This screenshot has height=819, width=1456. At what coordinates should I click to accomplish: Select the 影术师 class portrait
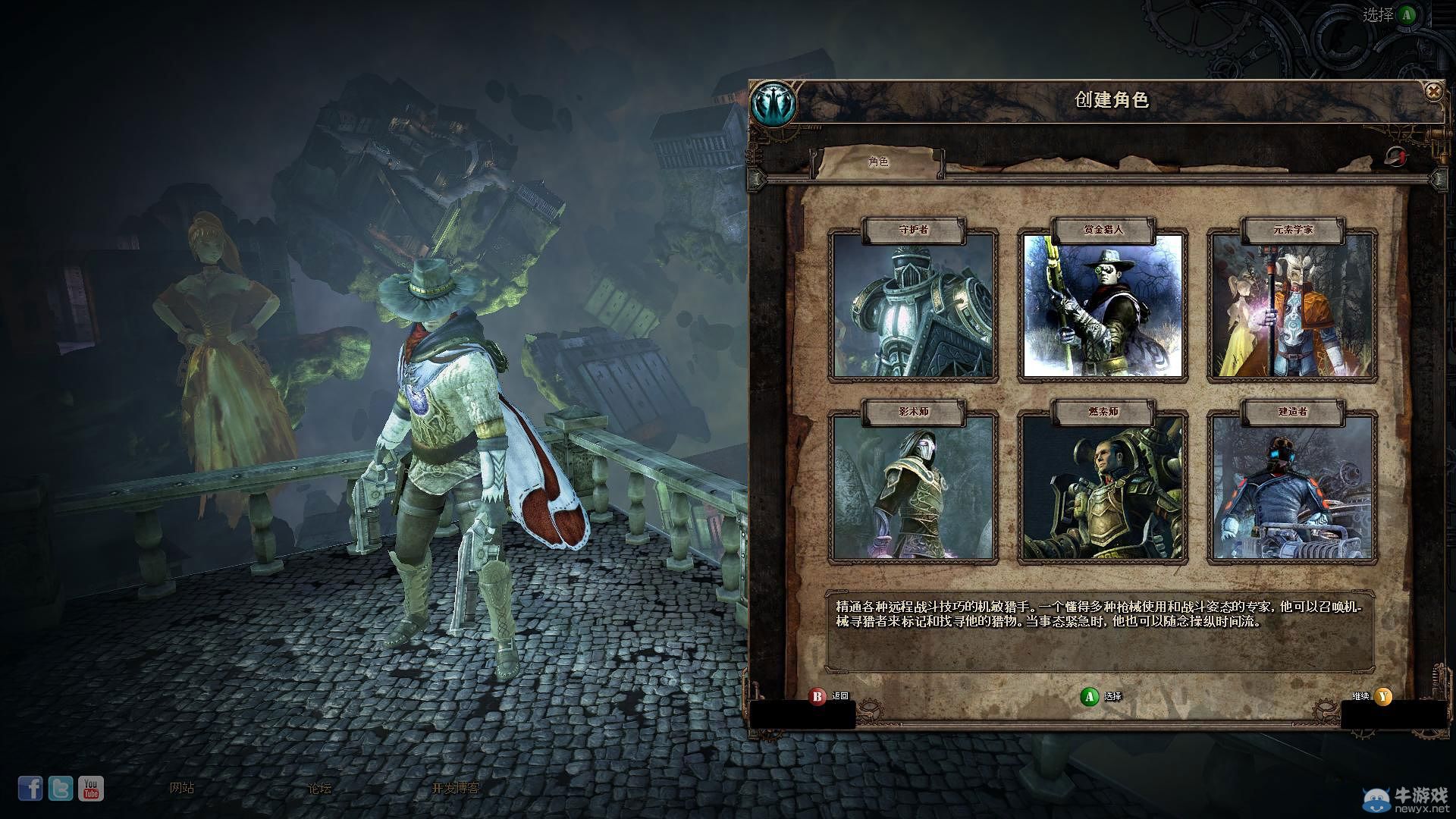coord(913,487)
